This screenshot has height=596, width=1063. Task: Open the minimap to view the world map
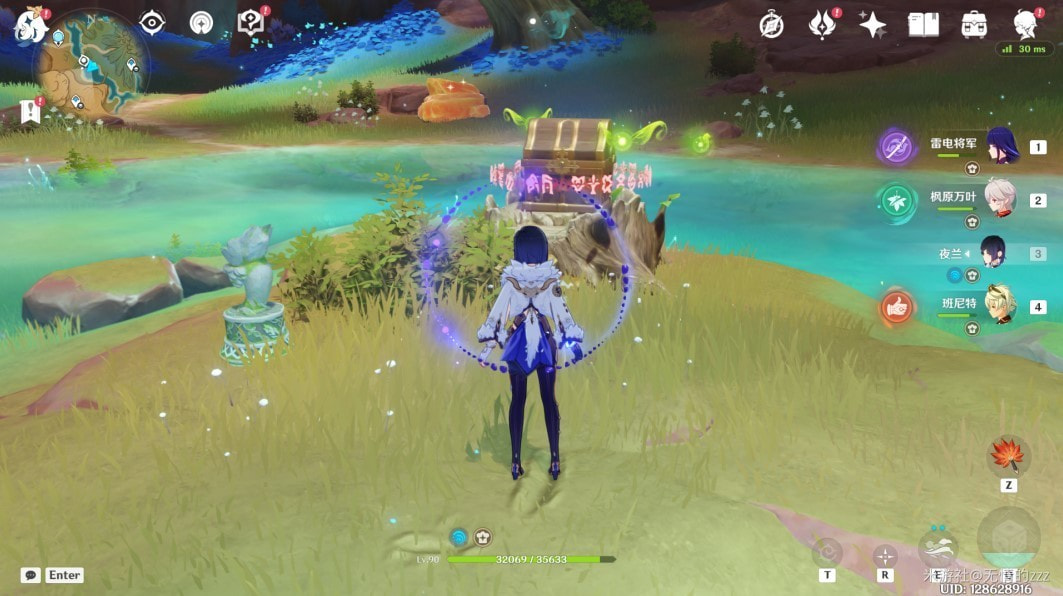[91, 65]
